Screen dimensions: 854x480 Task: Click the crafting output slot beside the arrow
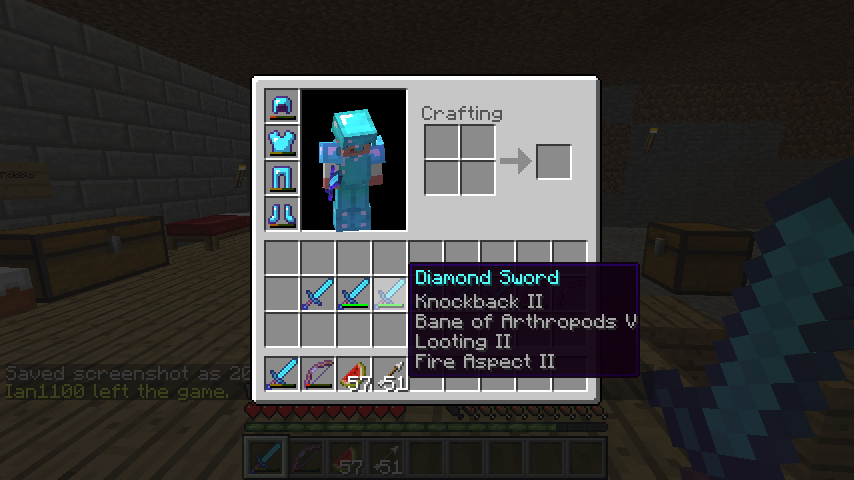[x=554, y=162]
